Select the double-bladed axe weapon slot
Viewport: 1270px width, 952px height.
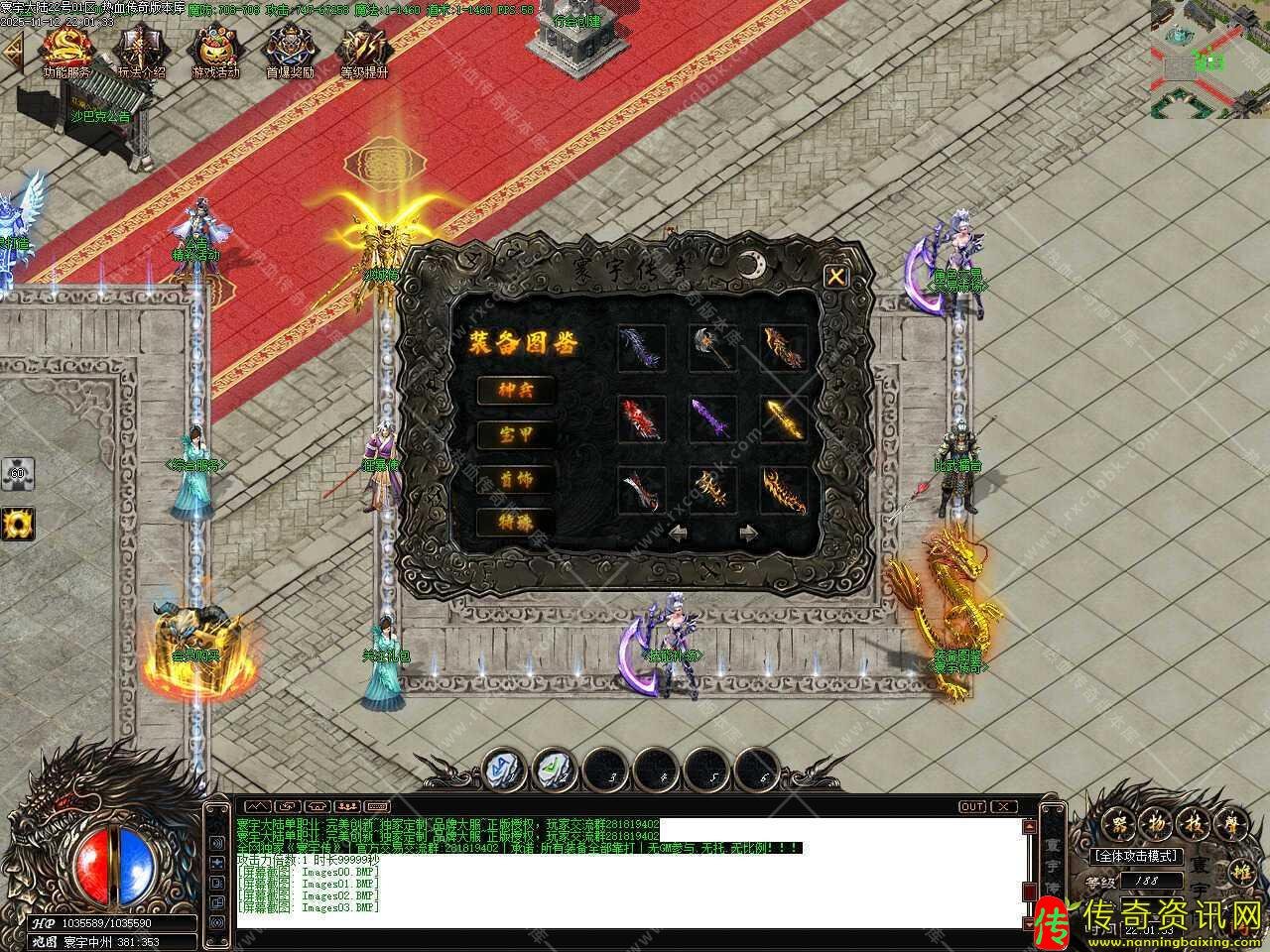click(x=711, y=348)
